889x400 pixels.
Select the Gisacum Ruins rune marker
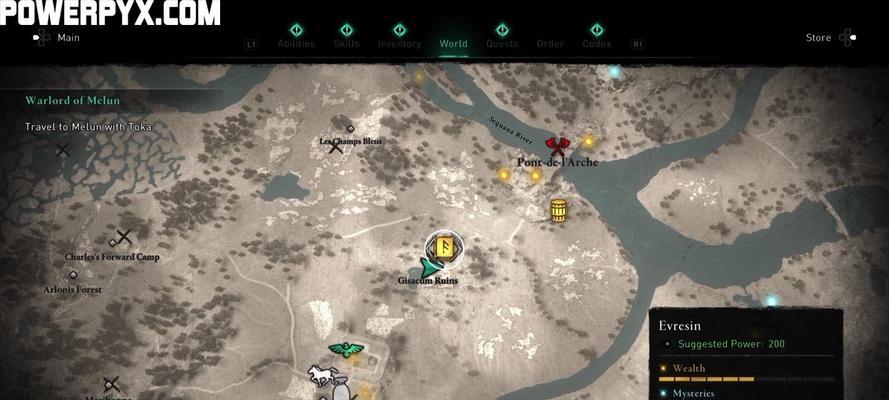[x=443, y=247]
